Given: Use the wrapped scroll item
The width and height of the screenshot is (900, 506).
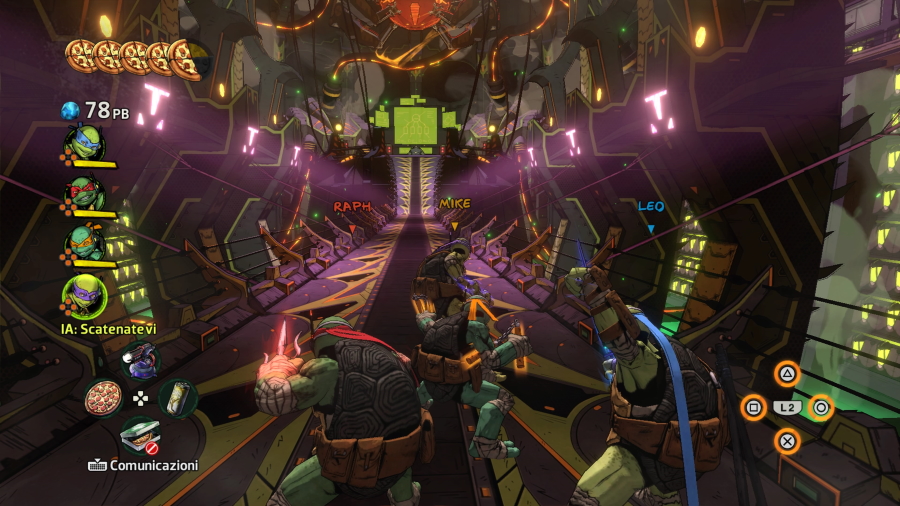Looking at the screenshot, I should (177, 398).
